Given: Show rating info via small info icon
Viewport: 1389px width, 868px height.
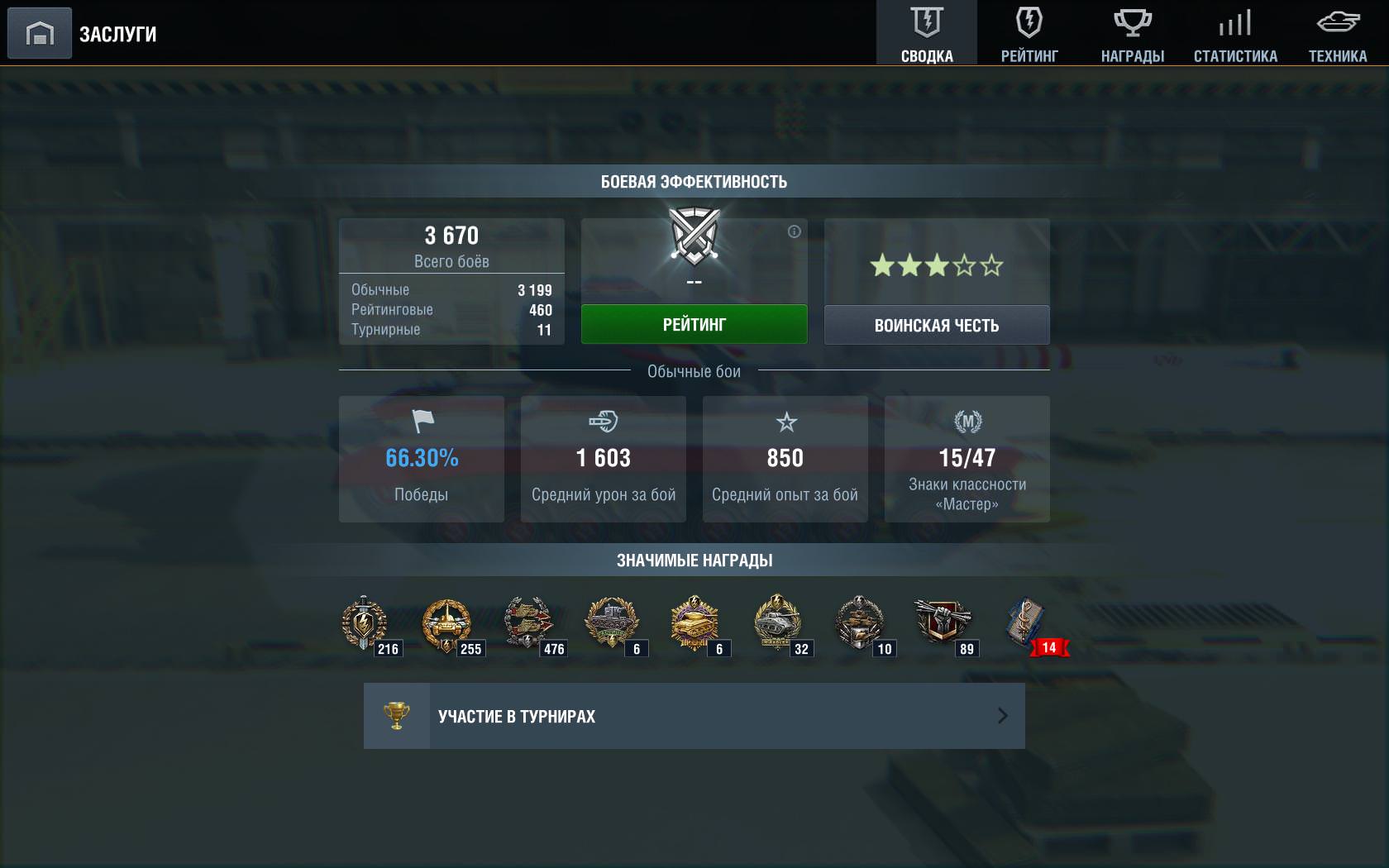Looking at the screenshot, I should click(794, 231).
